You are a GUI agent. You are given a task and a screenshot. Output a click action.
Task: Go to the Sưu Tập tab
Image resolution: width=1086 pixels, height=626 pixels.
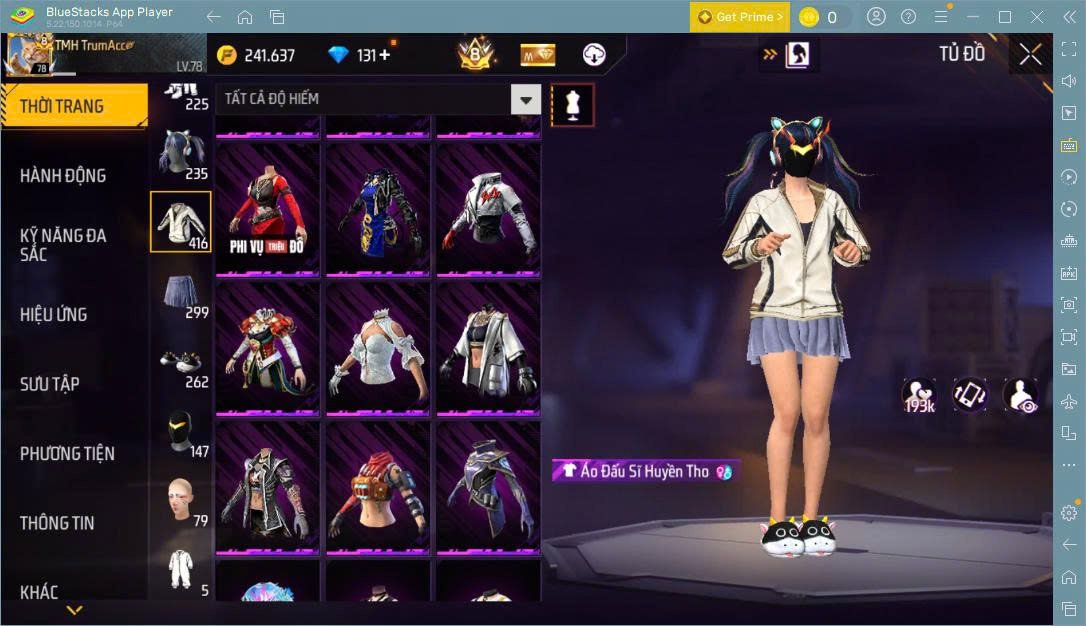point(50,384)
